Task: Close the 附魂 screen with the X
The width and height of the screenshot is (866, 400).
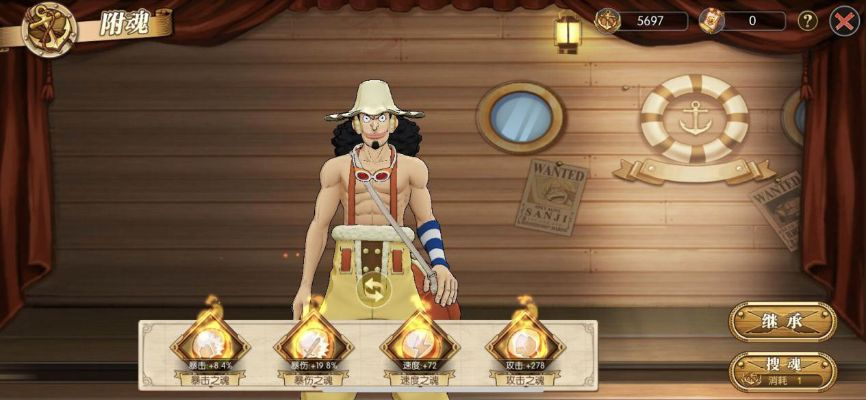Action: [843, 20]
